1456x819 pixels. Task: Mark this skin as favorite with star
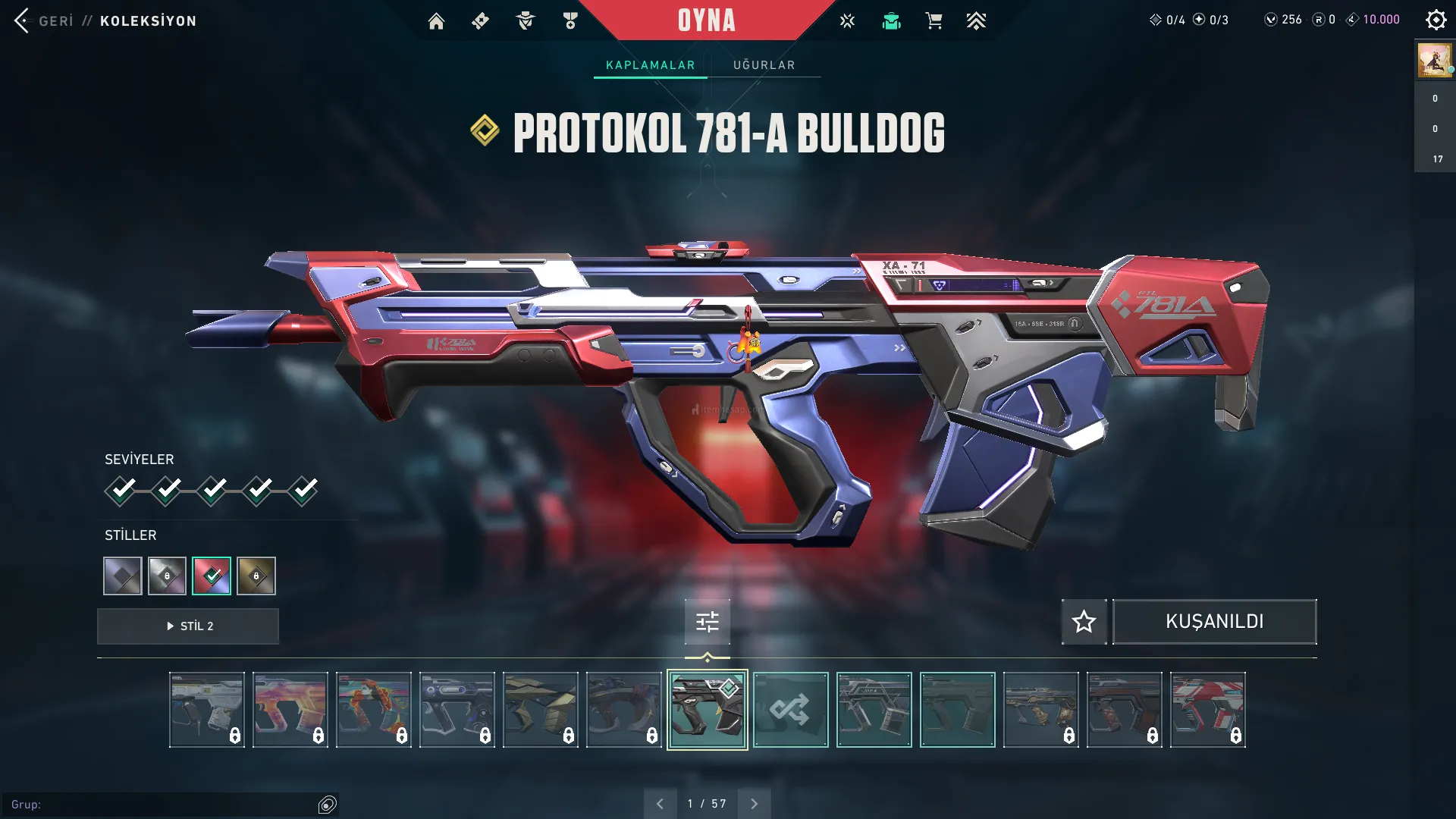(1084, 622)
